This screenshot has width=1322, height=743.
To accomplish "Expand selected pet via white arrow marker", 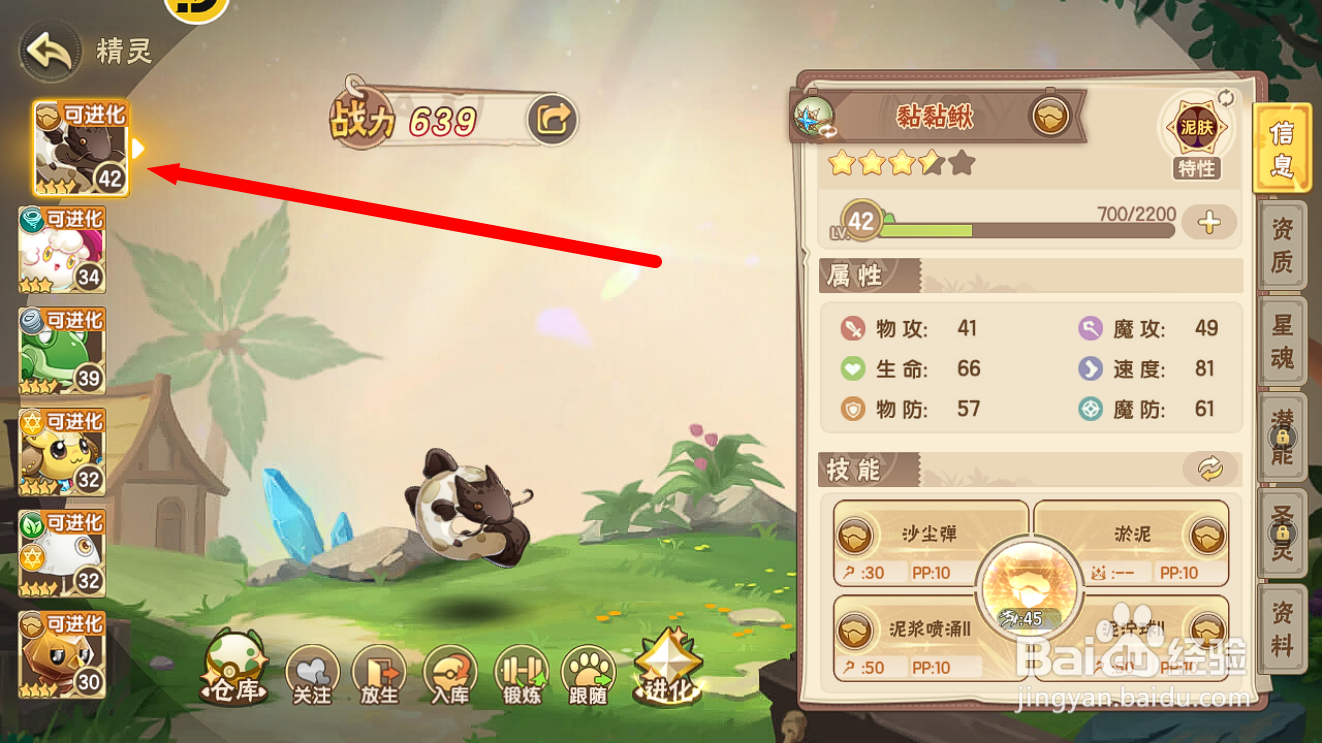I will coord(138,148).
